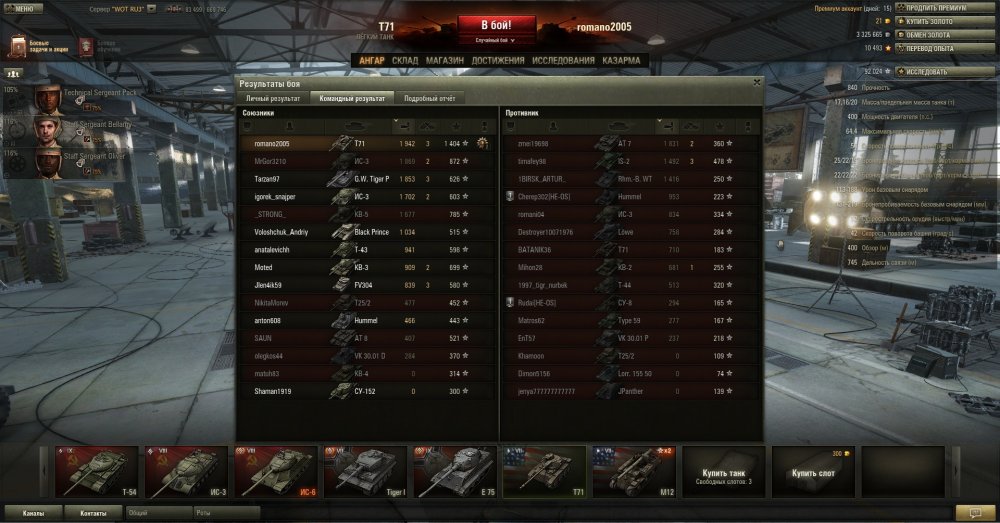Image resolution: width=1000 pixels, height=523 pixels.
Task: Select the T-54 tank in the carousel
Action: (96, 471)
